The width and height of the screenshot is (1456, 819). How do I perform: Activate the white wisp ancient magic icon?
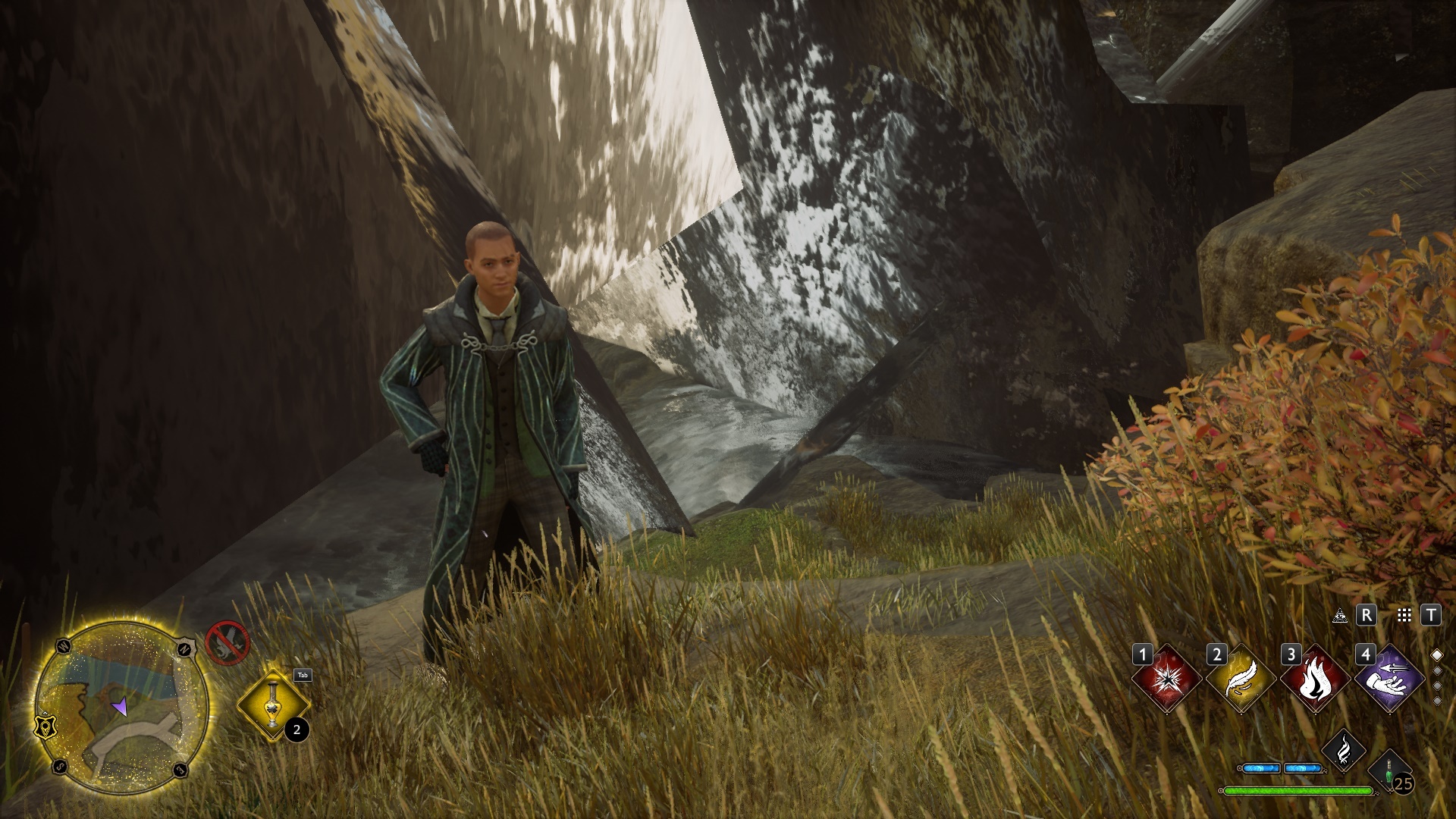tap(1344, 749)
